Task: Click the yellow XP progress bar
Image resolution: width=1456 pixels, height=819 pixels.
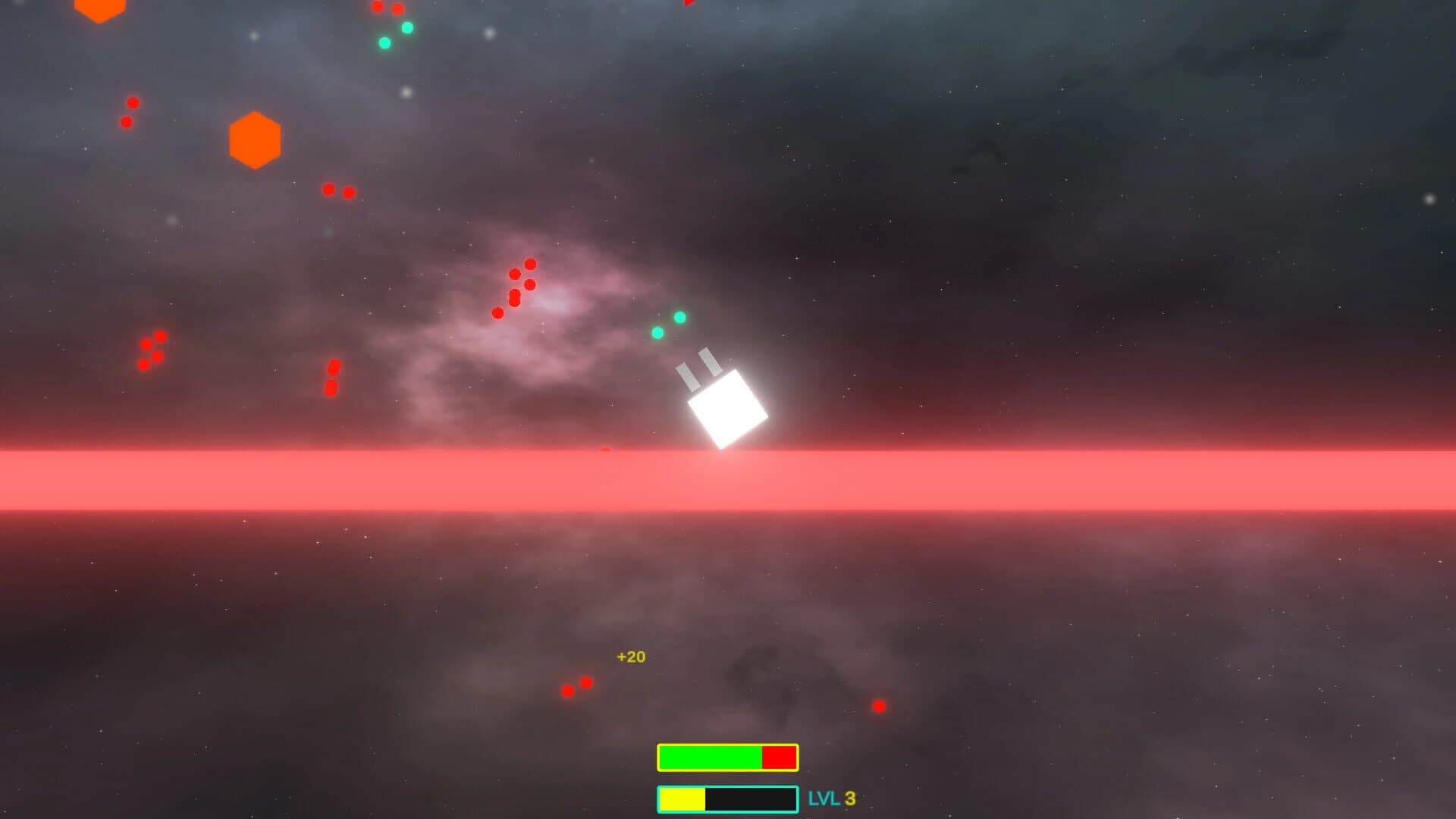Action: (x=680, y=798)
